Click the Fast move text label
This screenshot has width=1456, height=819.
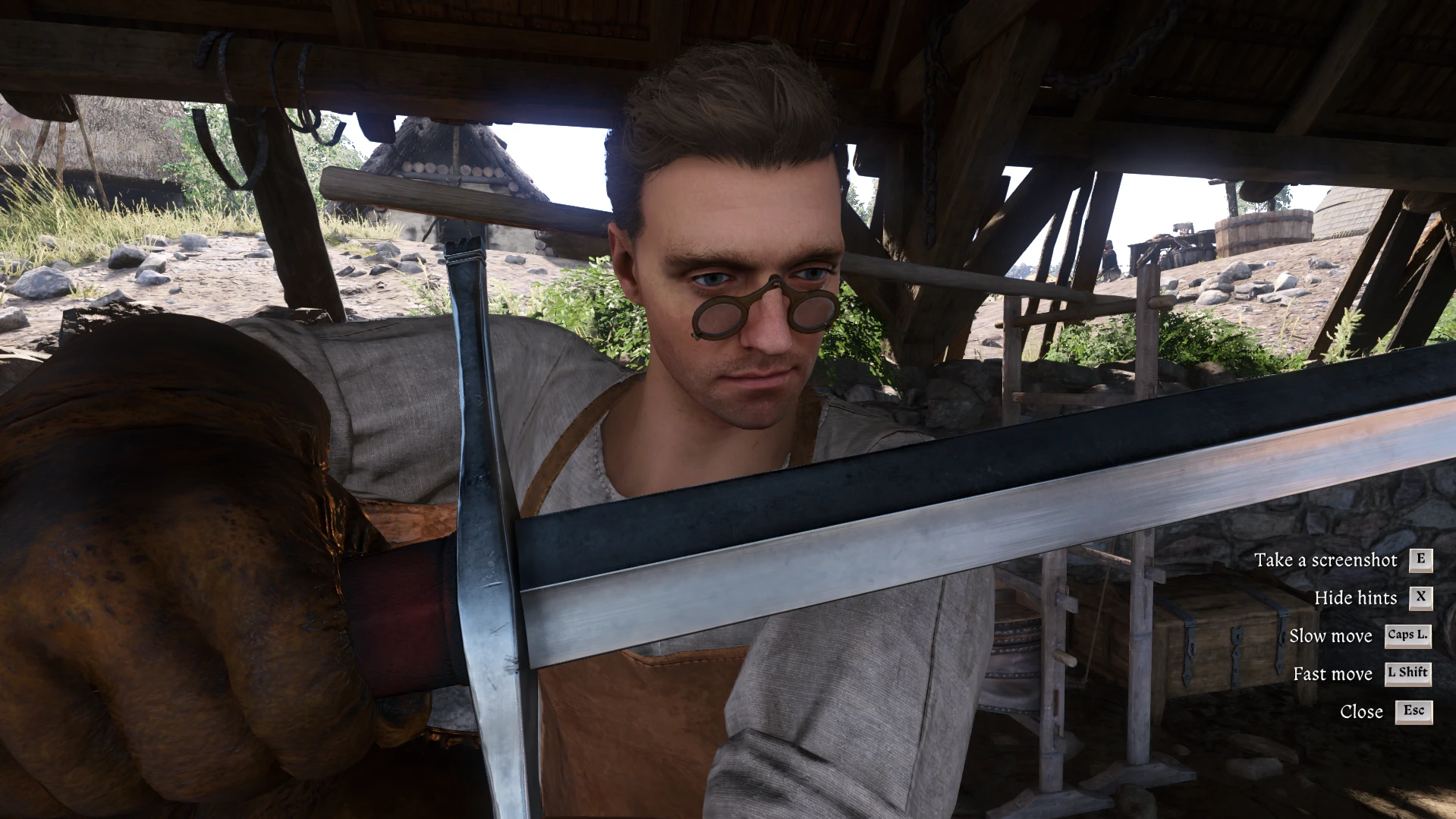point(1333,673)
